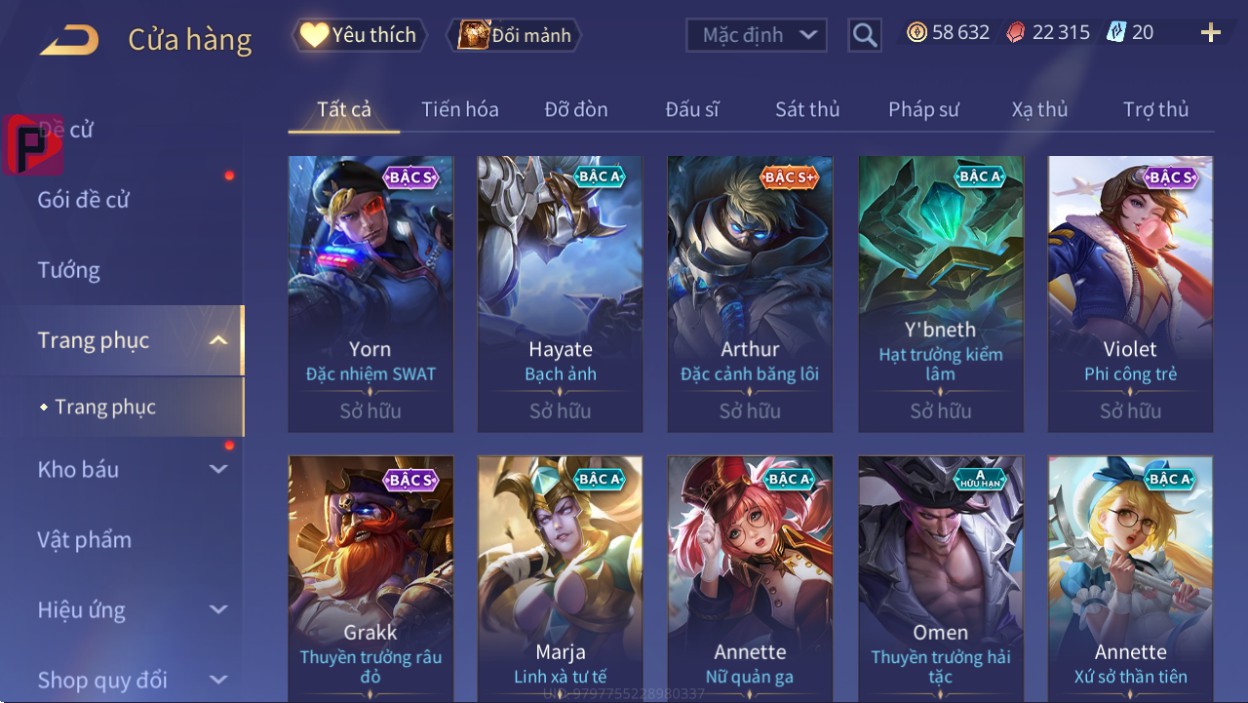This screenshot has width=1248, height=703.
Task: Select the Sát thủ tab
Action: (807, 109)
